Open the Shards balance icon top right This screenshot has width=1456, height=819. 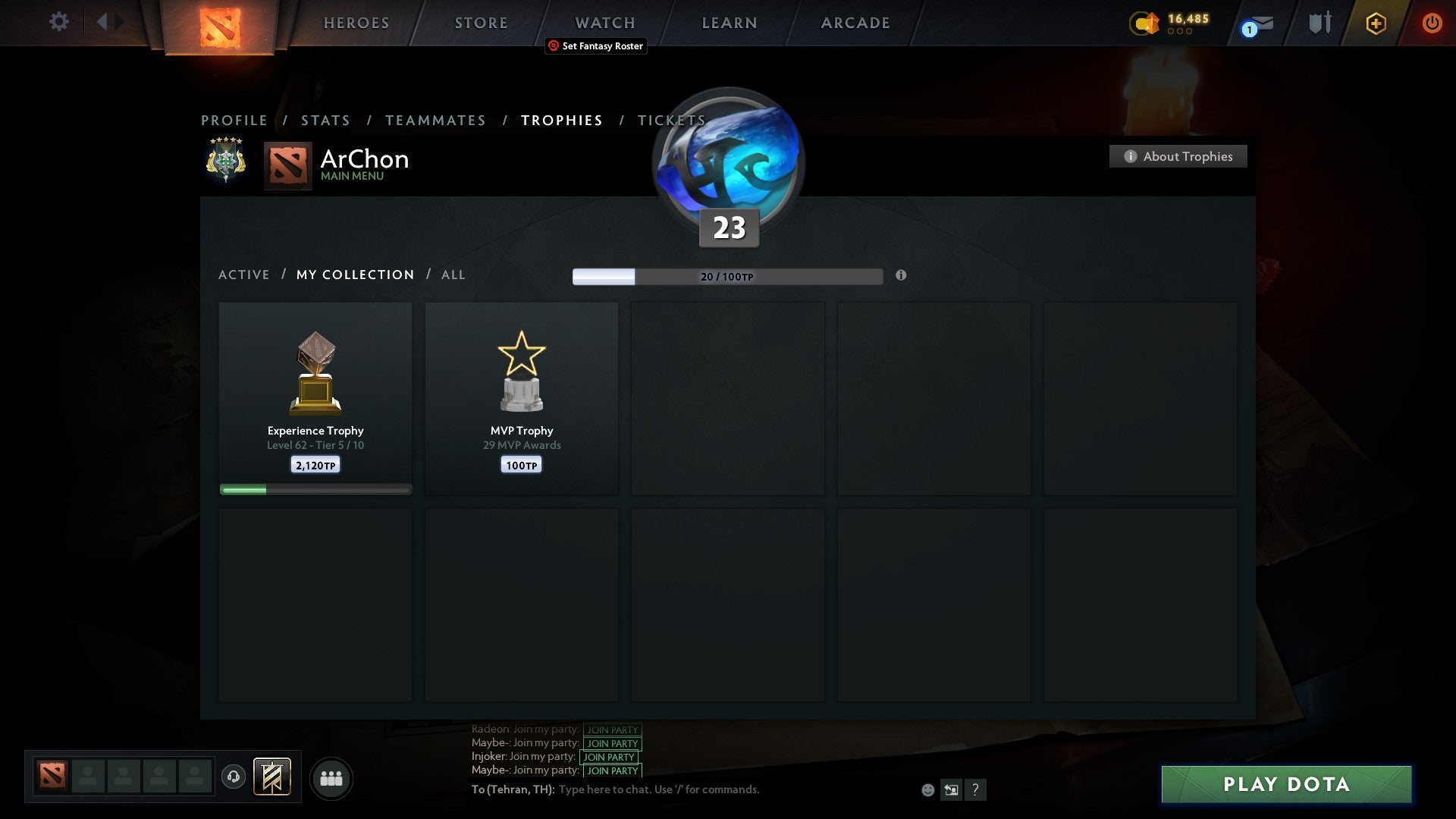pyautogui.click(x=1144, y=23)
